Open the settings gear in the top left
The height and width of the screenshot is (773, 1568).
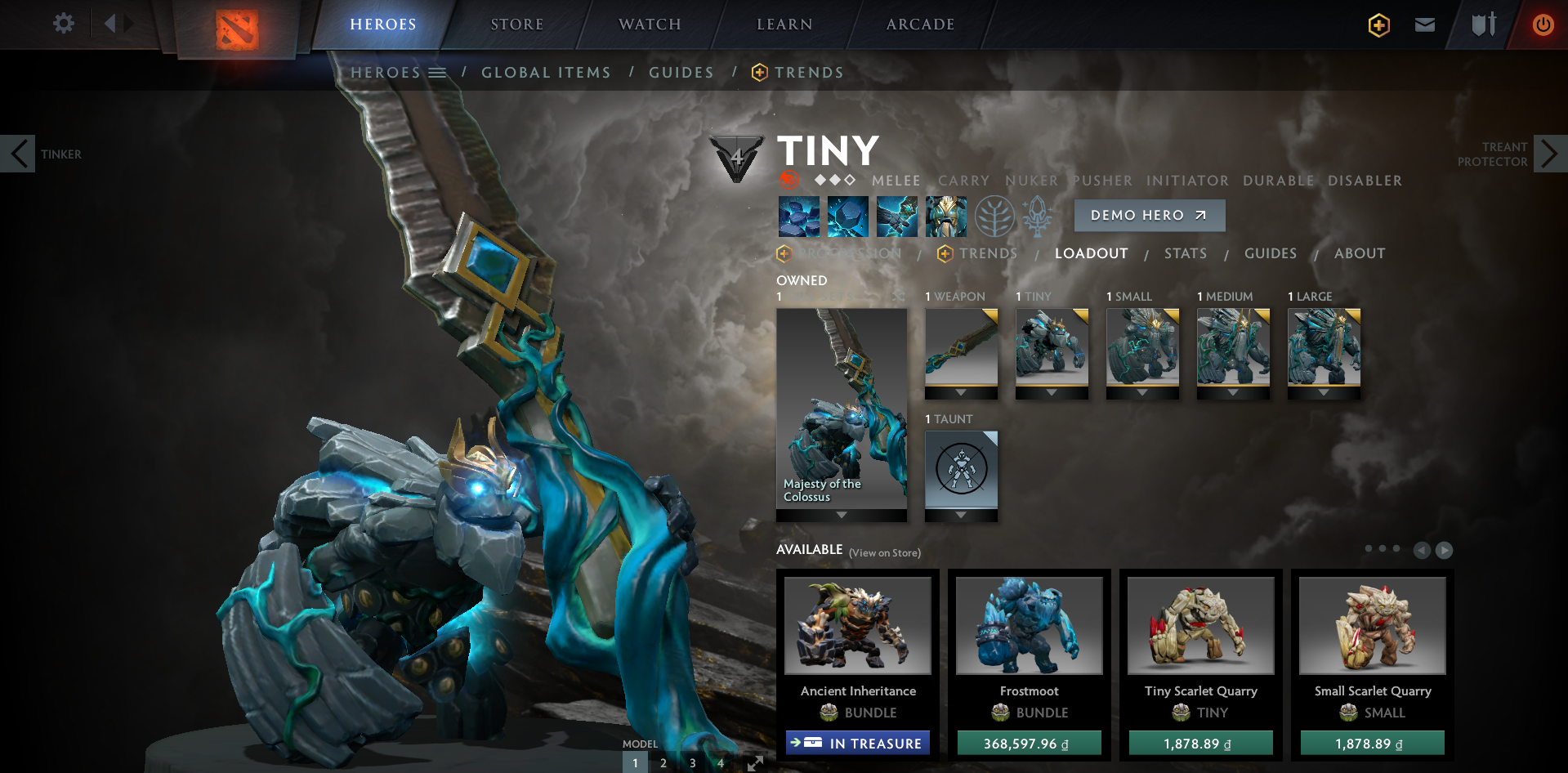click(x=64, y=23)
